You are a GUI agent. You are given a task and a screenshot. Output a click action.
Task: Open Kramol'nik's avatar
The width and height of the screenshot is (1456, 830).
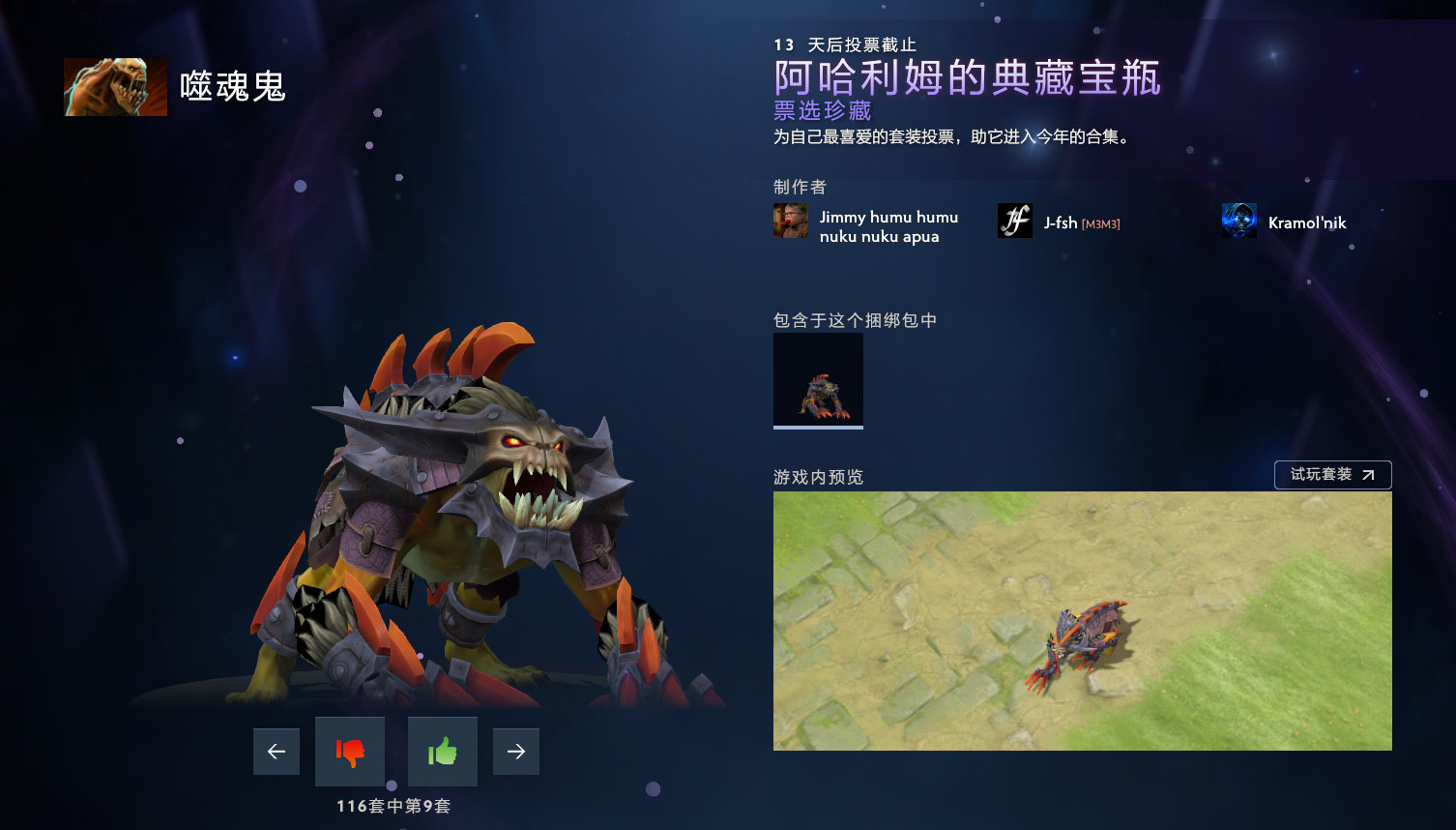click(1238, 221)
